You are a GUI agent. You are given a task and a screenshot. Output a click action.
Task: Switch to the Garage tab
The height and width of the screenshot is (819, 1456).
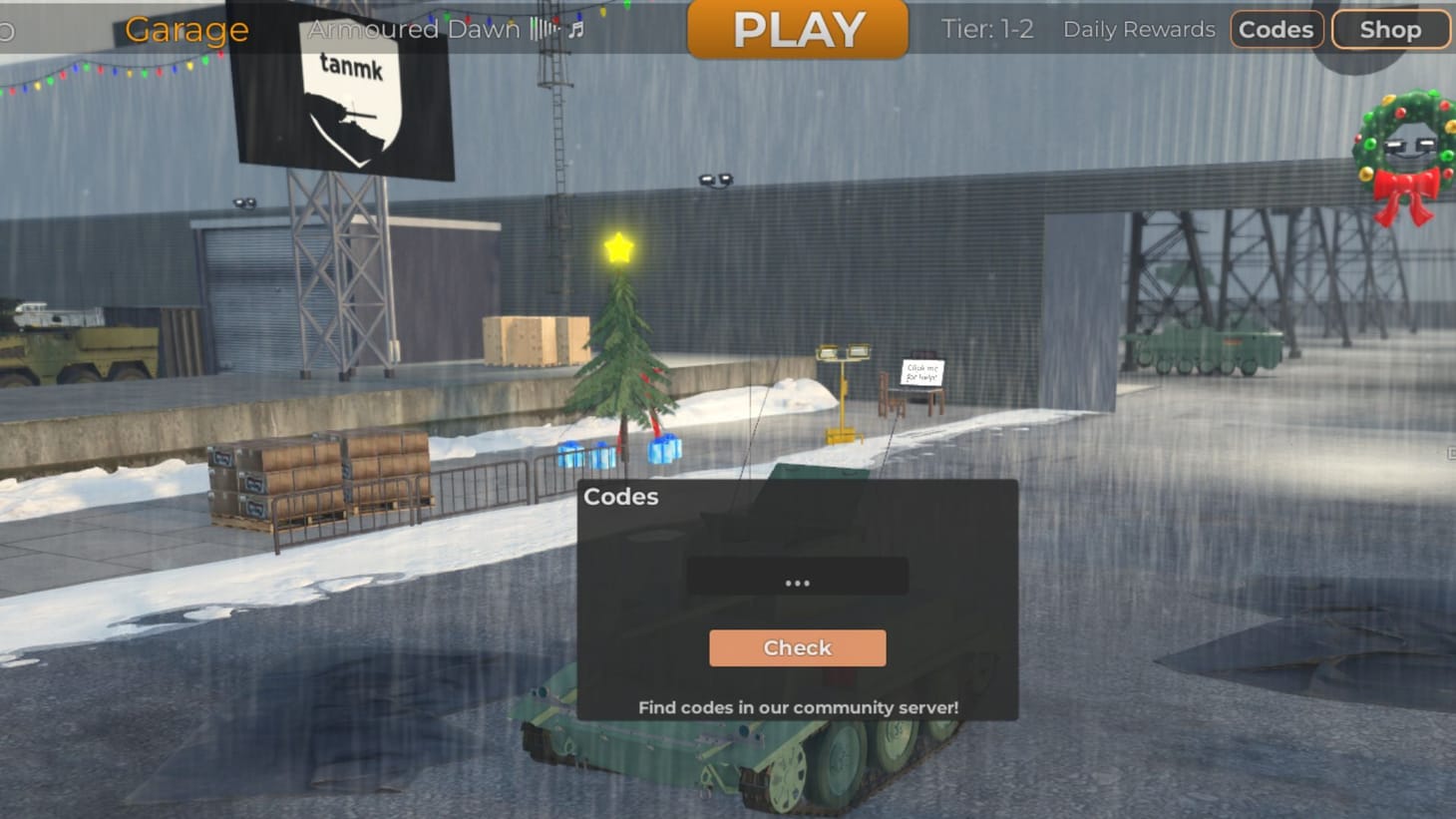pyautogui.click(x=185, y=29)
